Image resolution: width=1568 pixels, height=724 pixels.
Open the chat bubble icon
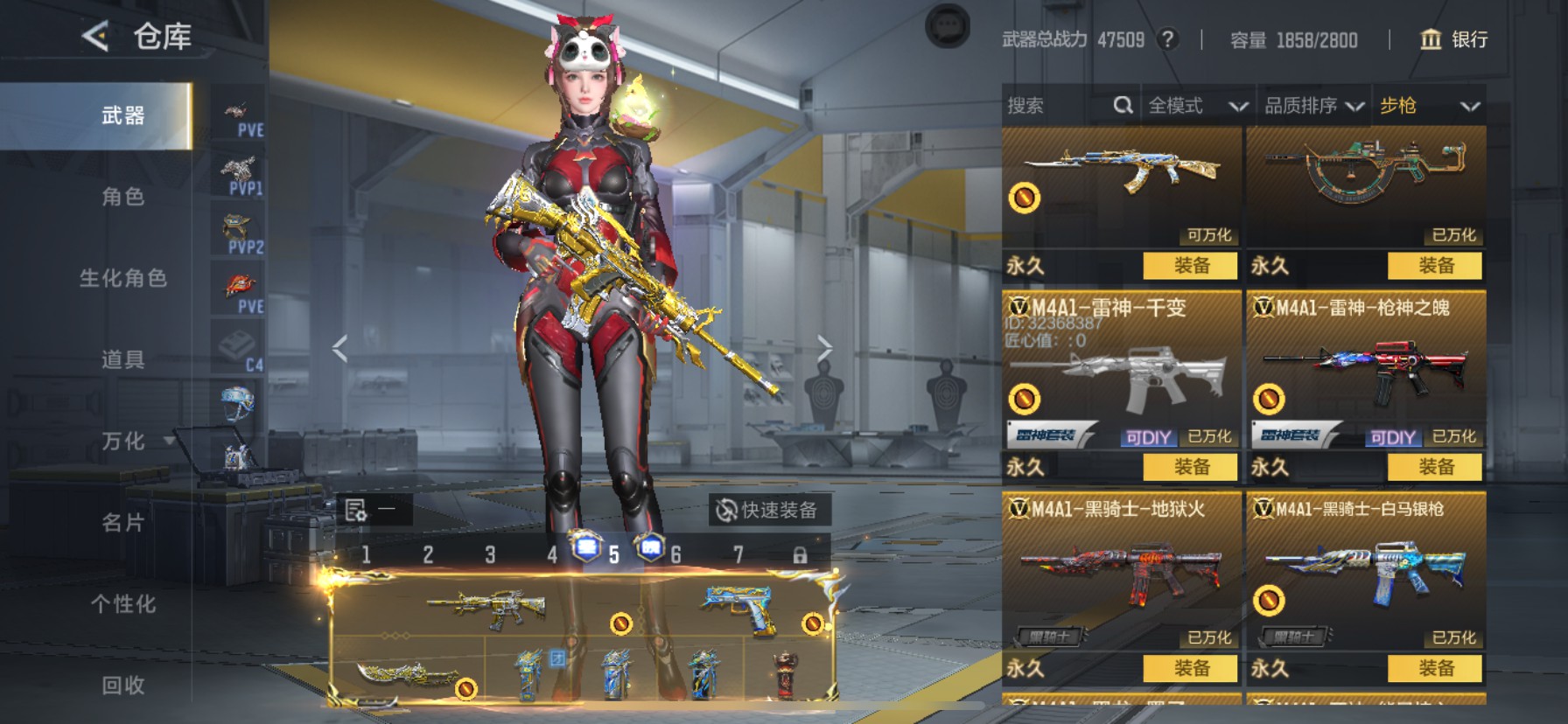tap(948, 27)
